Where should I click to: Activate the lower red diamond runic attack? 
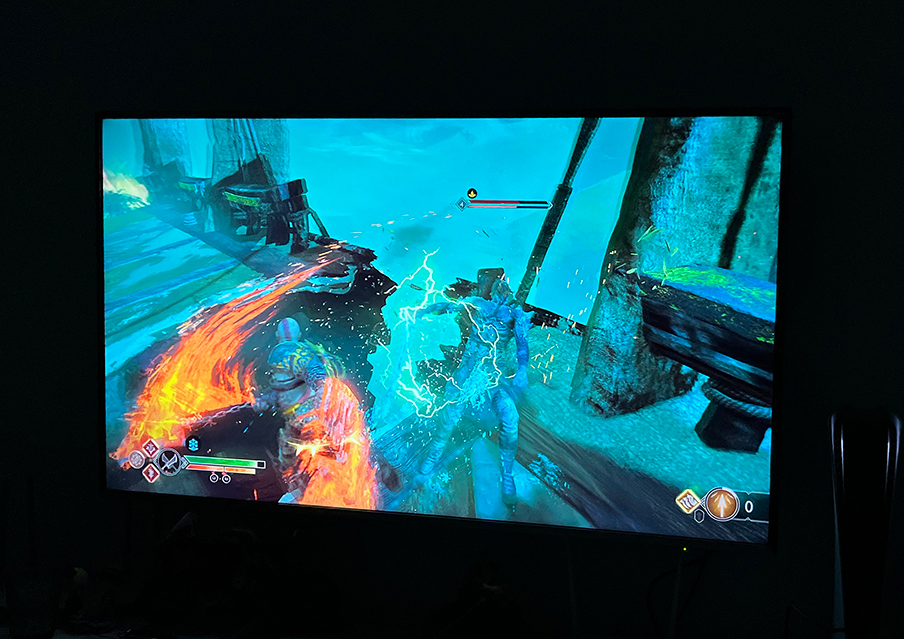pyautogui.click(x=151, y=473)
